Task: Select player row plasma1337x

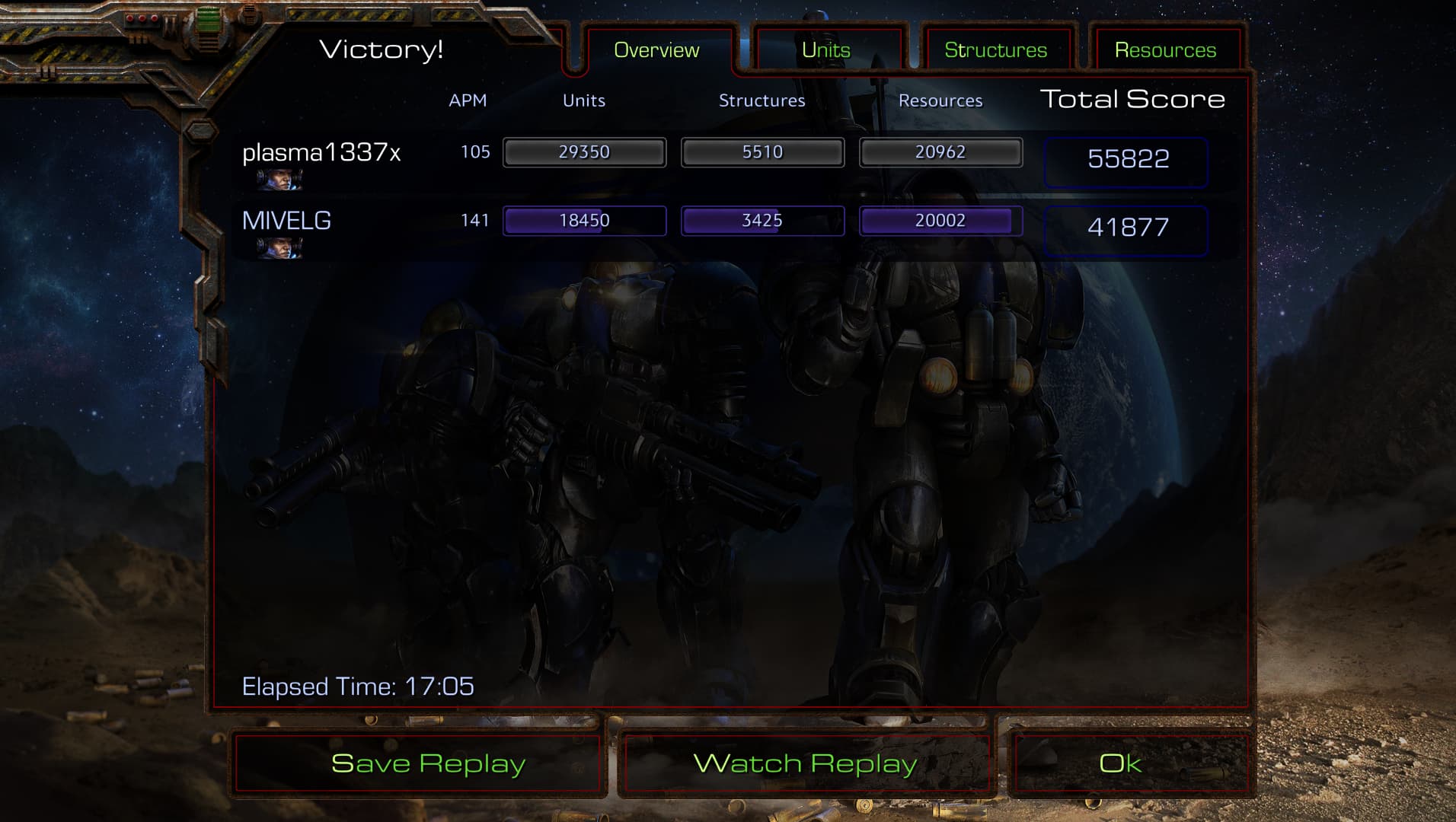Action: 321,153
